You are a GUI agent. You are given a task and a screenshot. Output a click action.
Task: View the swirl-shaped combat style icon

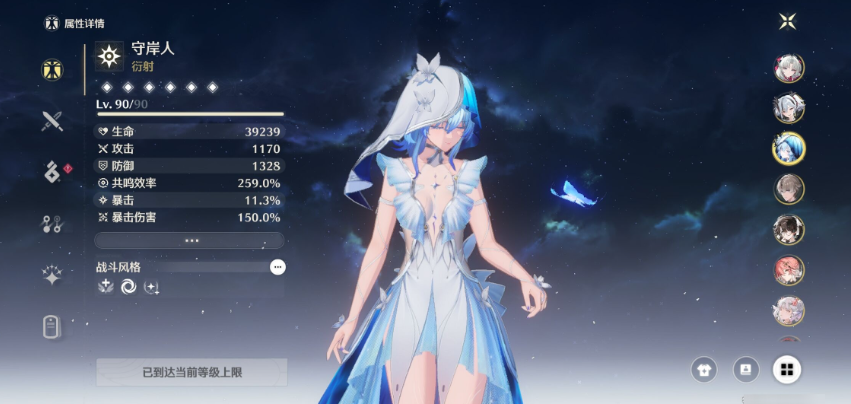pyautogui.click(x=129, y=287)
